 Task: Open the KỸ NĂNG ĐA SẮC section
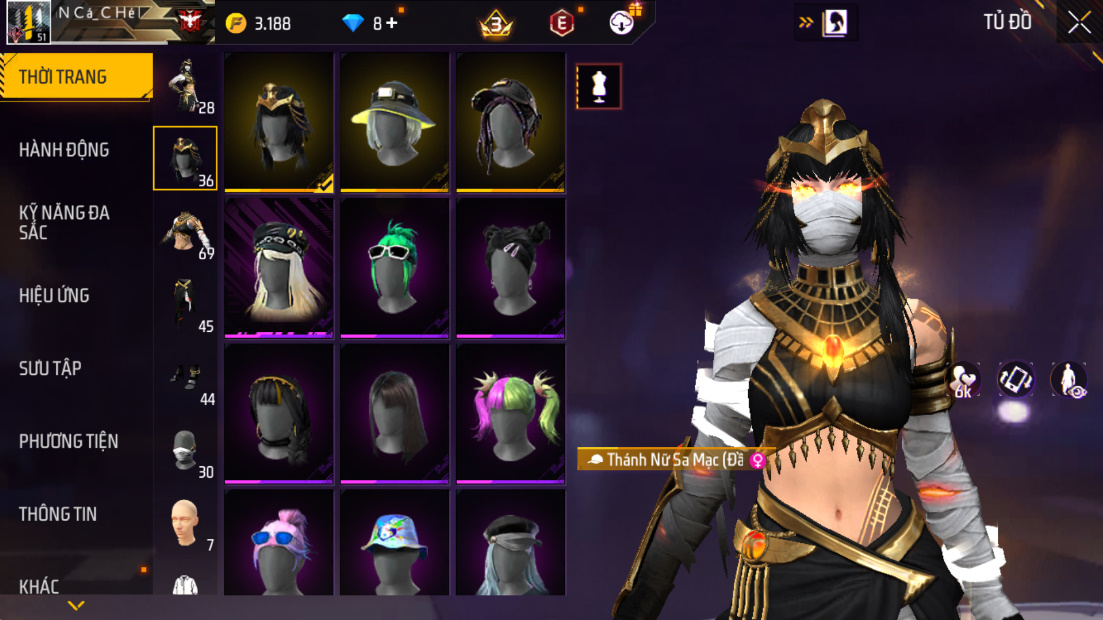click(x=64, y=222)
